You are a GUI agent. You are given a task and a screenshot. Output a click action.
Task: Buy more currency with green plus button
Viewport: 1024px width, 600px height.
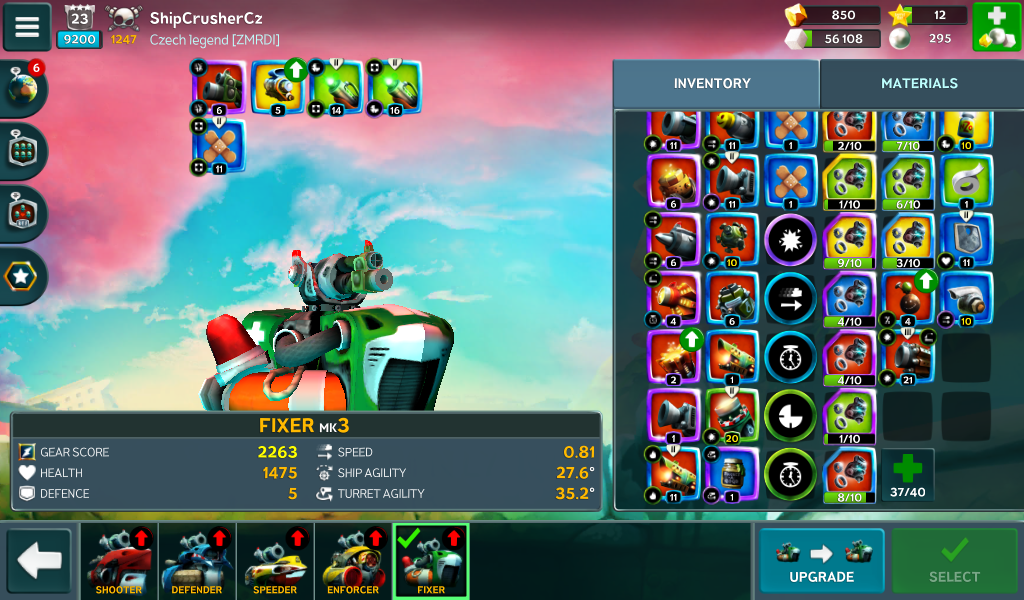click(x=996, y=27)
